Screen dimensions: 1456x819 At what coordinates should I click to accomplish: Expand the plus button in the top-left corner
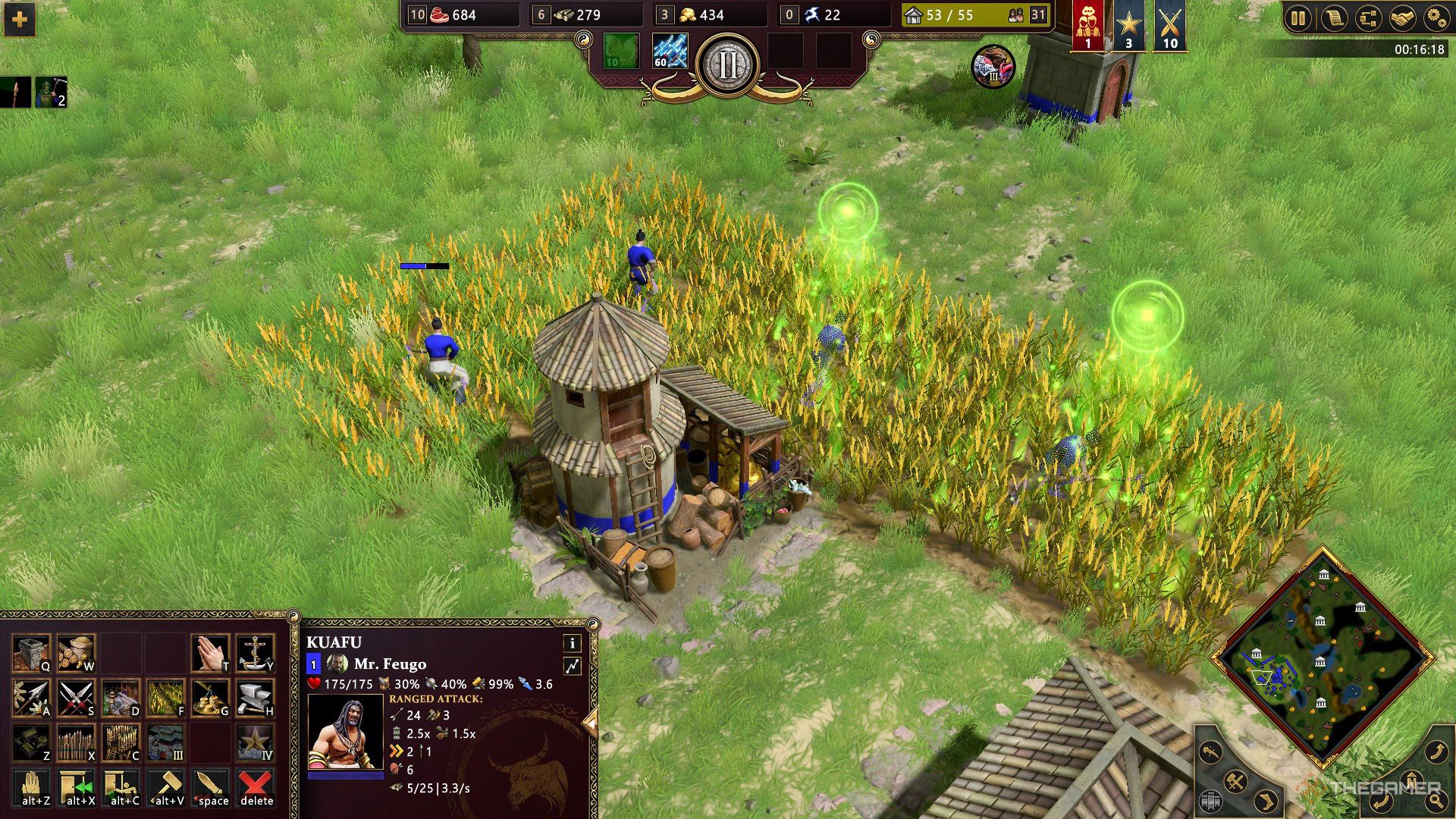[19, 20]
